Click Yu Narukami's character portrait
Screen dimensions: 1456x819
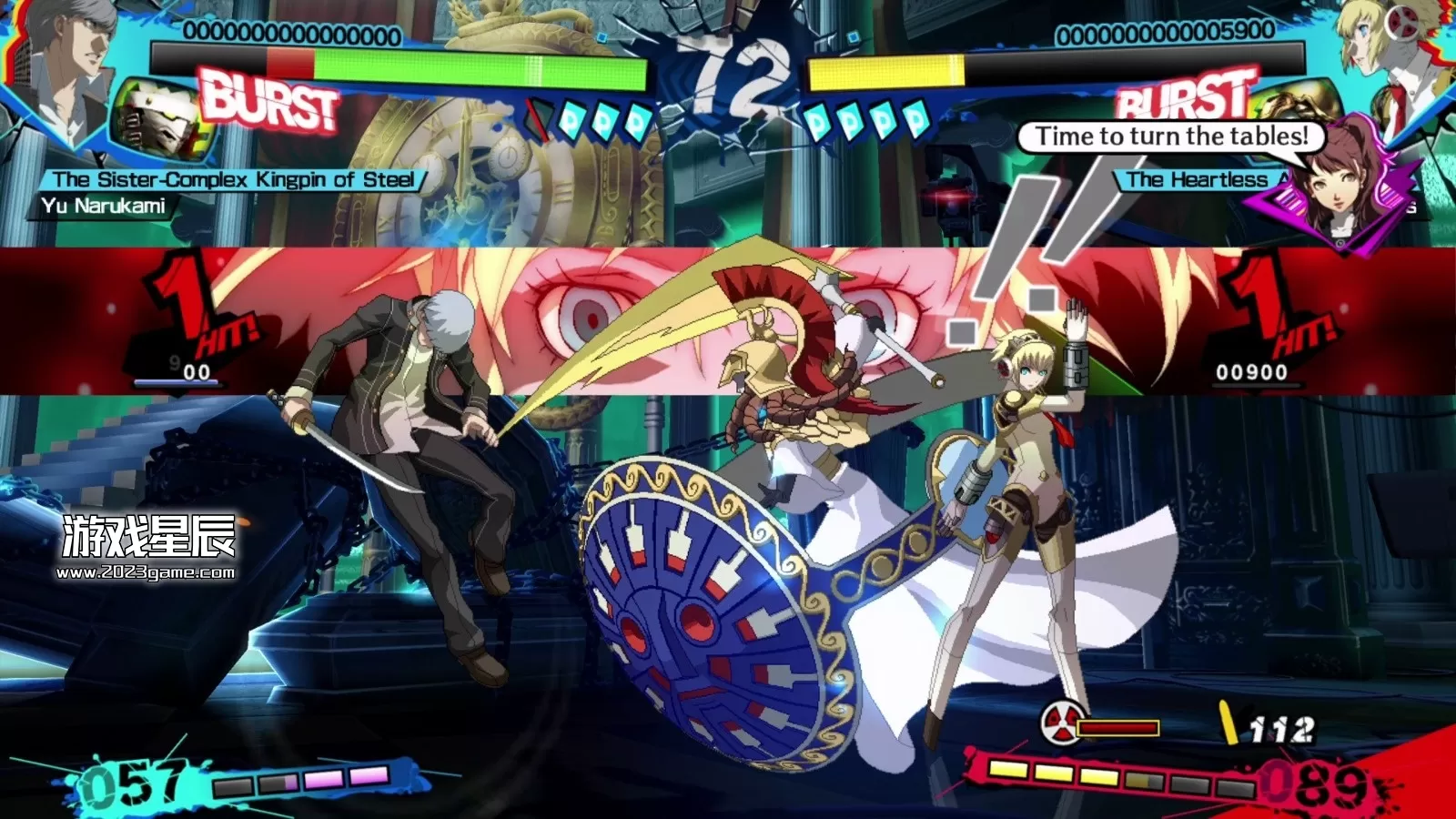[64, 64]
